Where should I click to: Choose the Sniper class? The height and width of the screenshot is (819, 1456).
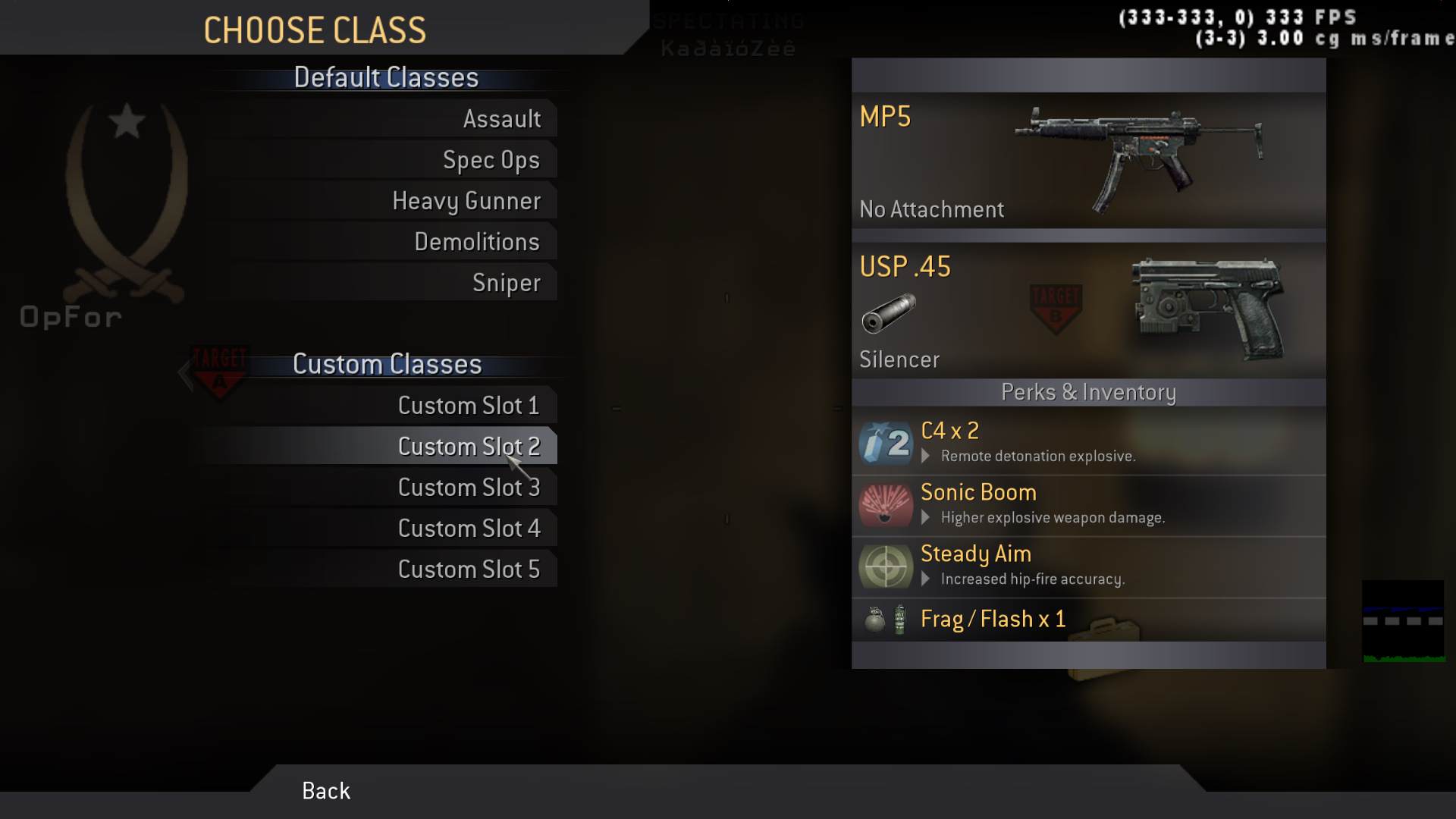[506, 283]
